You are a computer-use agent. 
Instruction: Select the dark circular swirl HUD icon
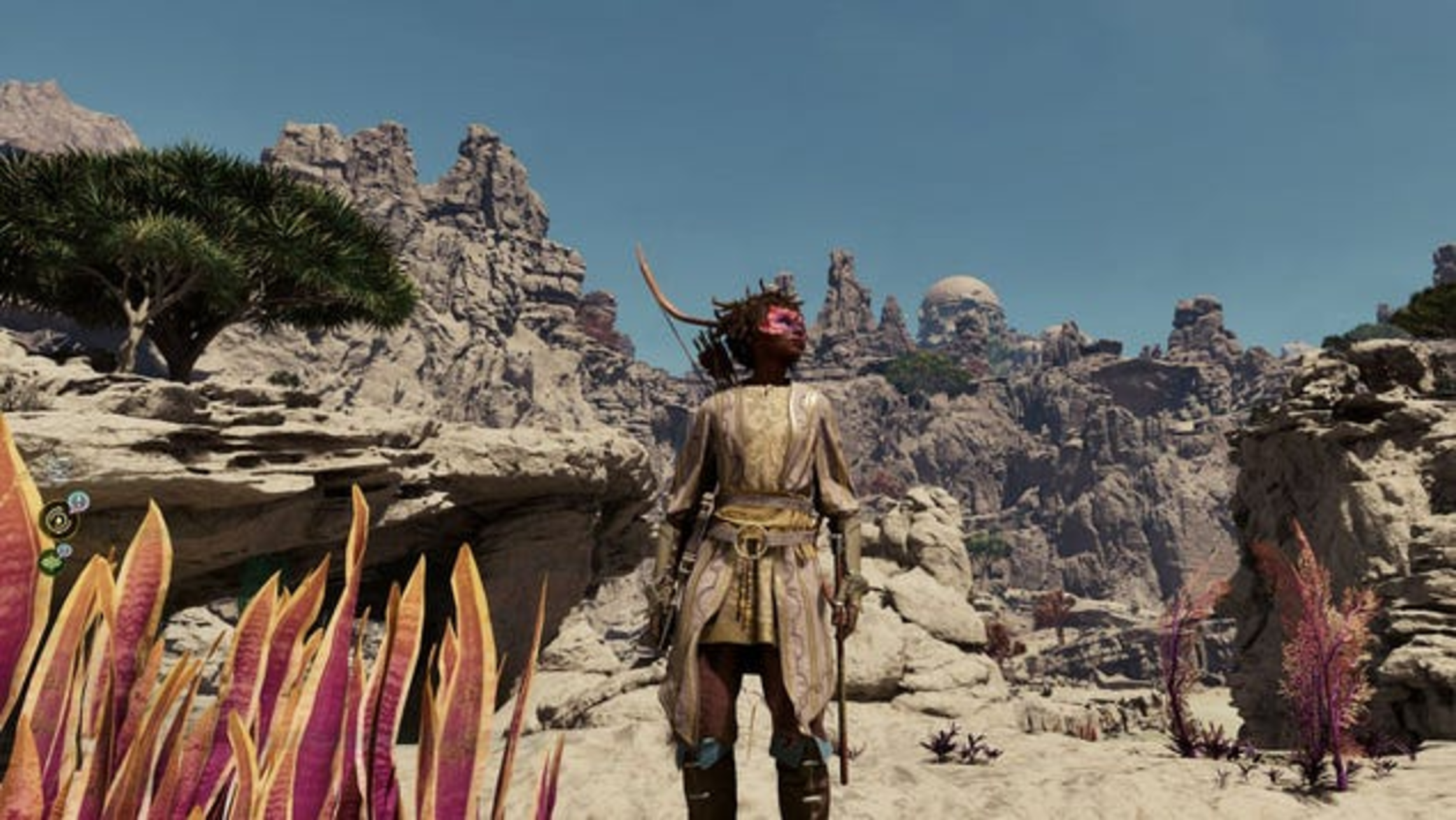(59, 520)
